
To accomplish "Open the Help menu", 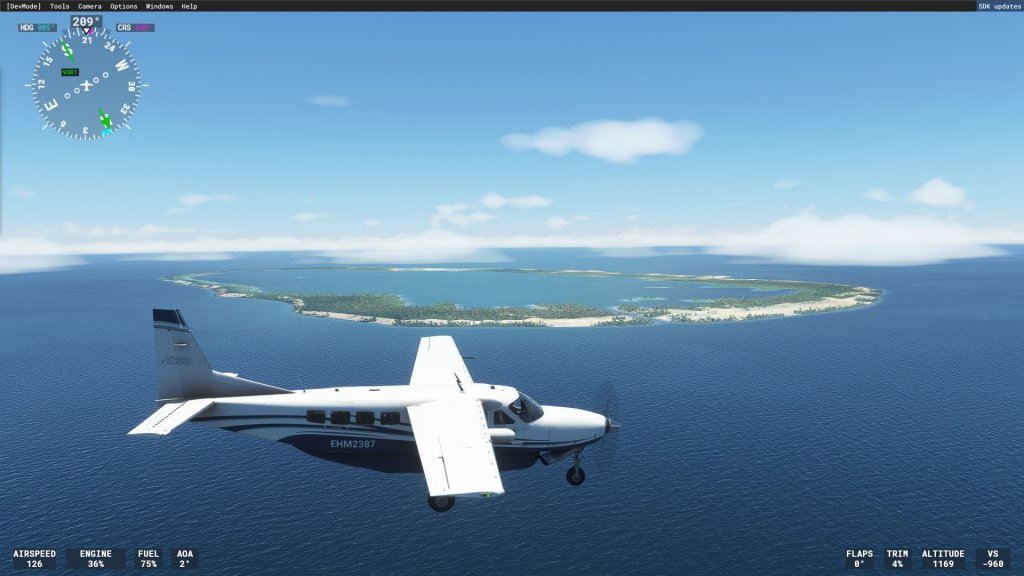I will coord(189,6).
